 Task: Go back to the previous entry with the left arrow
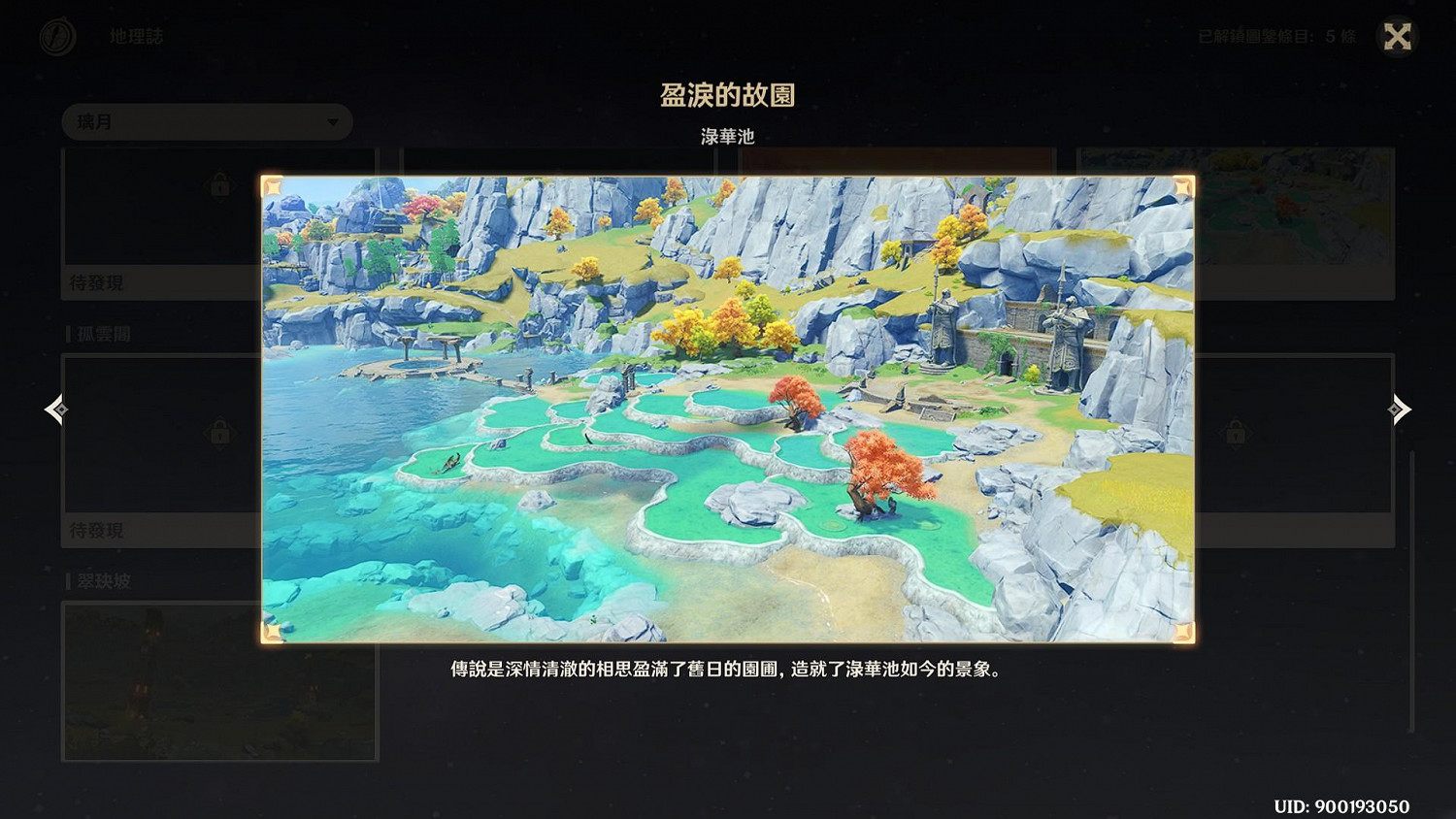click(x=55, y=409)
